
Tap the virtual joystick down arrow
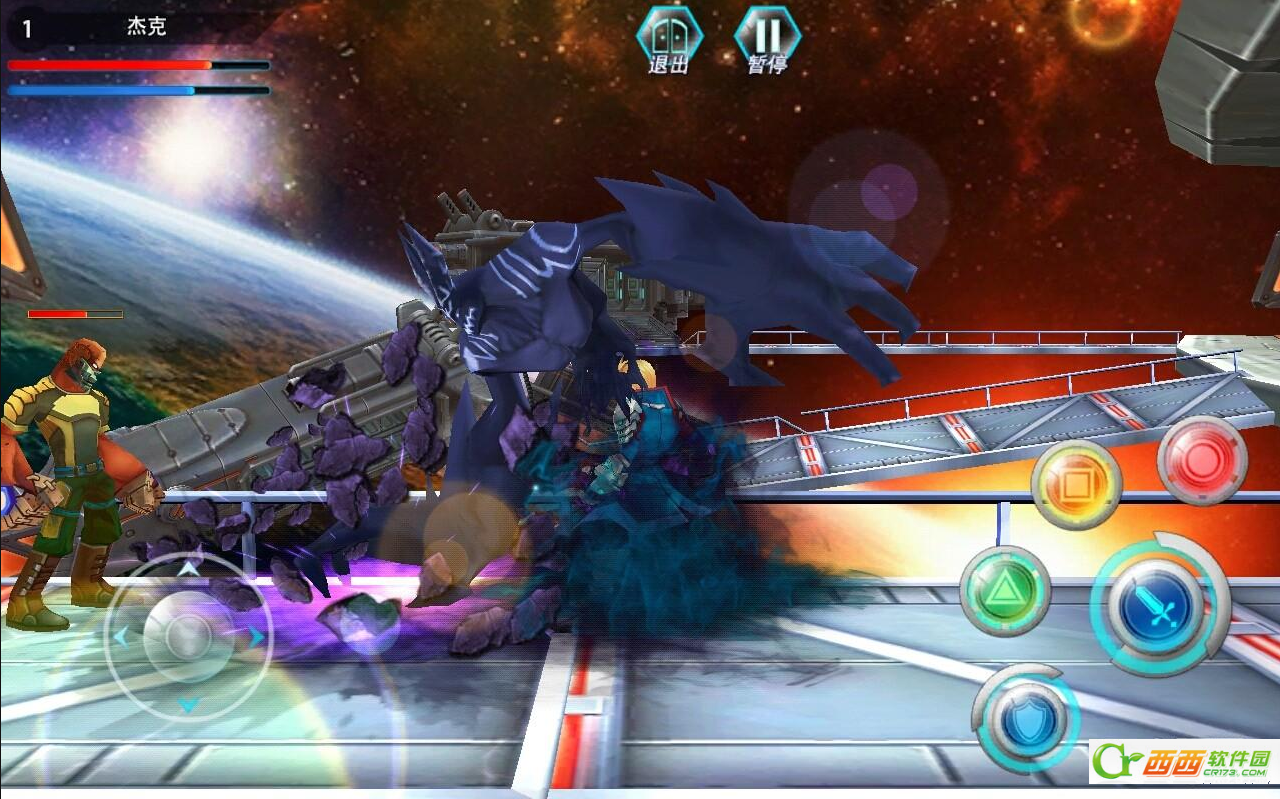tap(188, 704)
